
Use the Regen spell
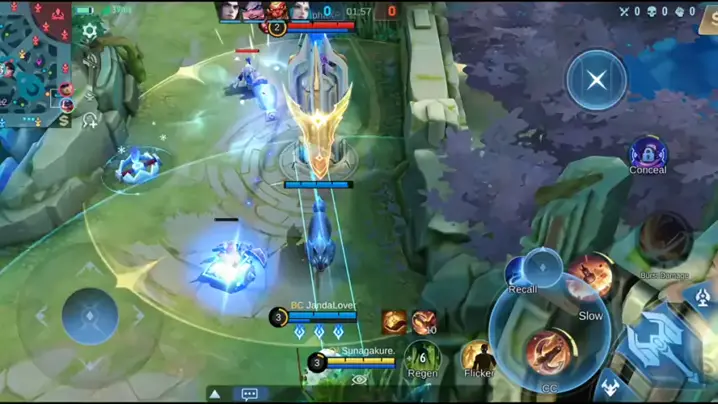423,357
